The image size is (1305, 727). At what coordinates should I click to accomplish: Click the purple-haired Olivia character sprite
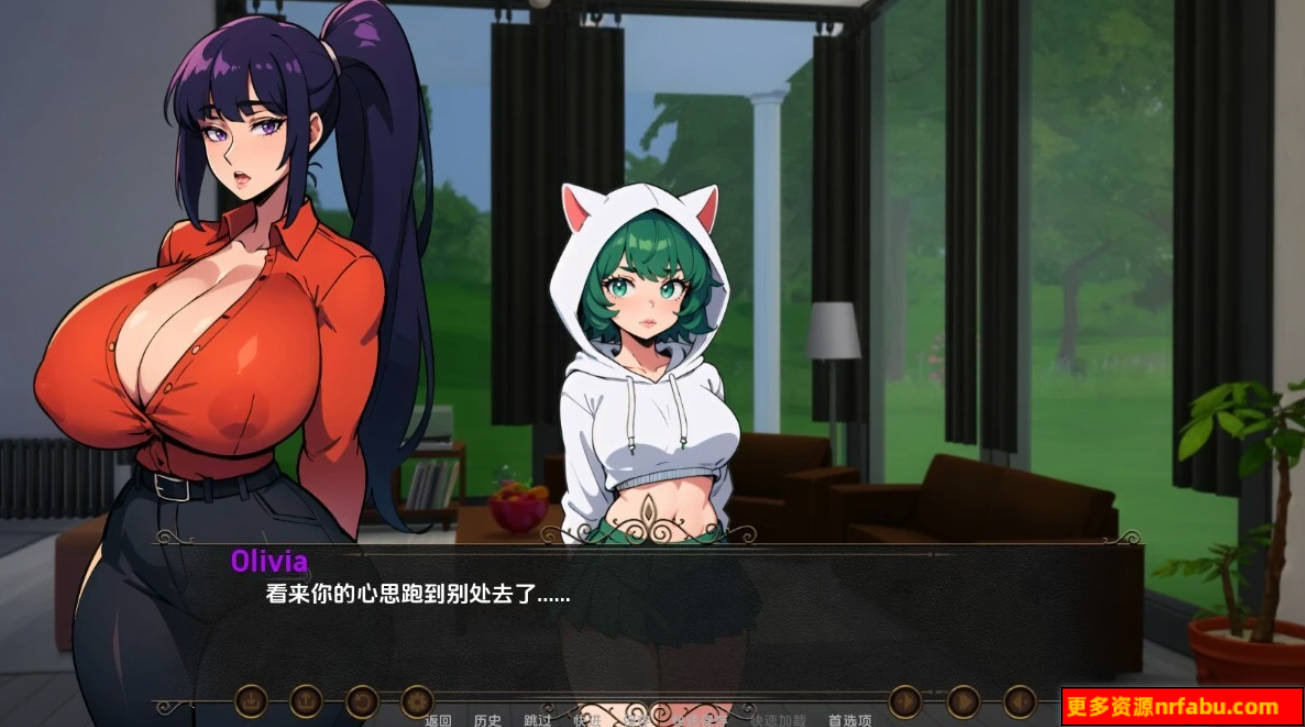[220, 300]
